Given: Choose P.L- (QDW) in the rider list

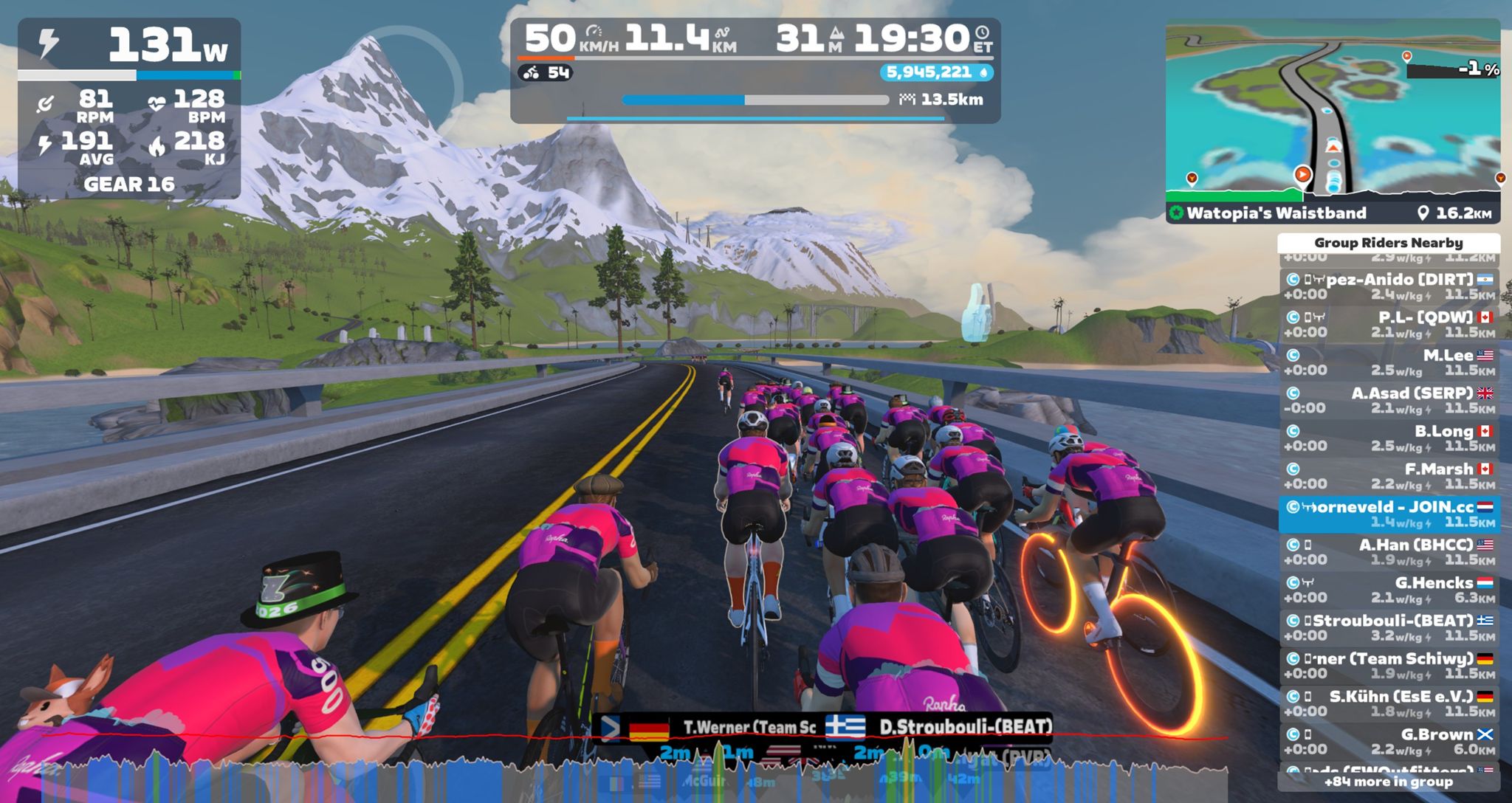Looking at the screenshot, I should 1389,324.
